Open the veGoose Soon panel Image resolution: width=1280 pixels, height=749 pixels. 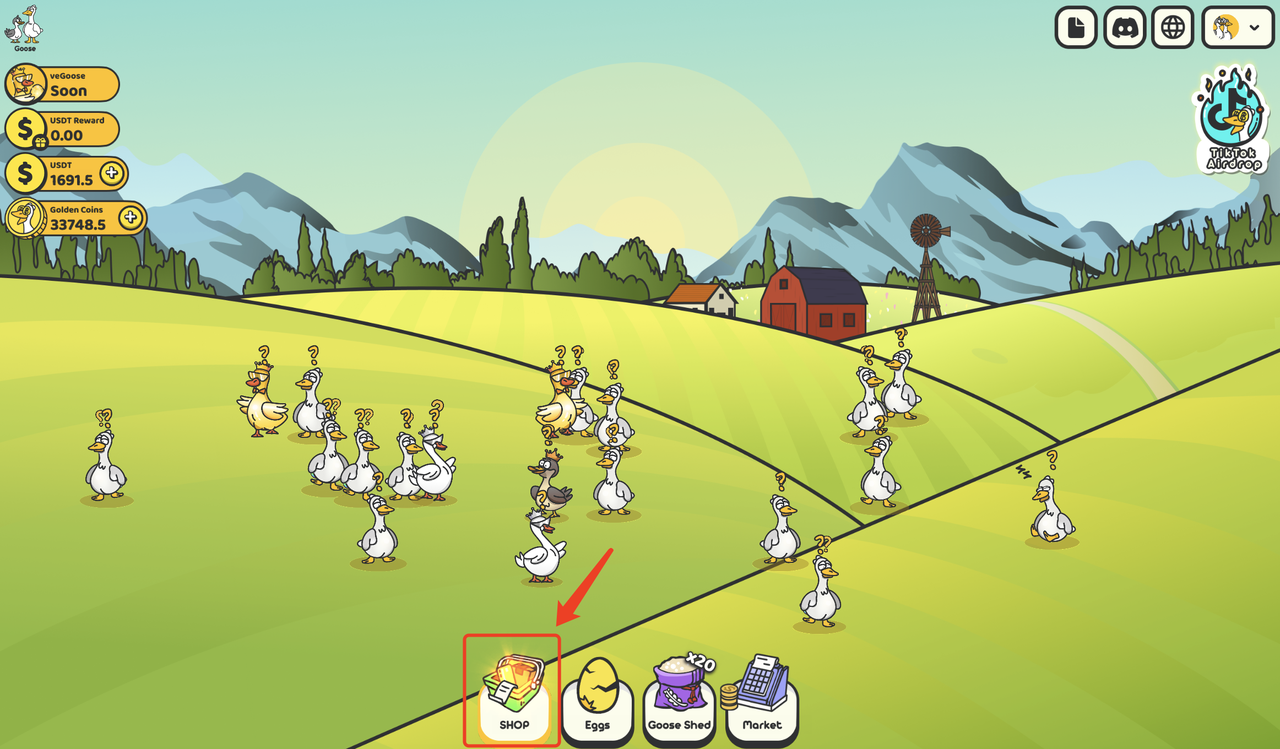point(62,85)
